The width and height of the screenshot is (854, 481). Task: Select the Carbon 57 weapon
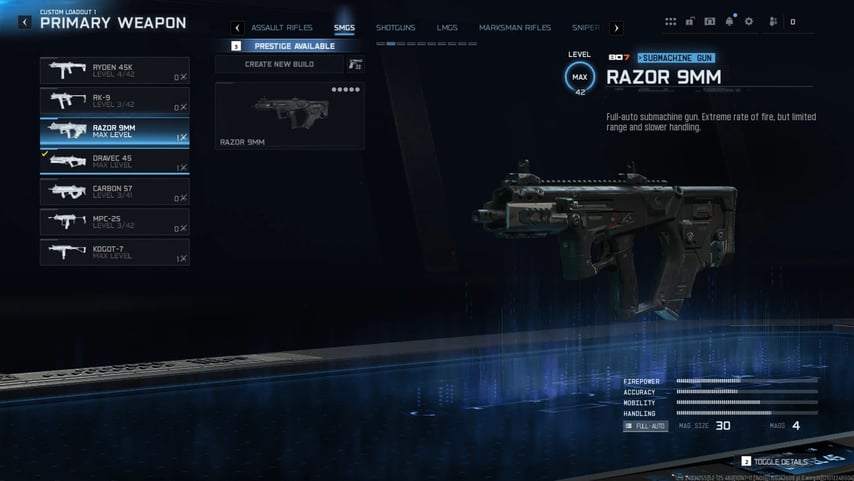click(114, 192)
